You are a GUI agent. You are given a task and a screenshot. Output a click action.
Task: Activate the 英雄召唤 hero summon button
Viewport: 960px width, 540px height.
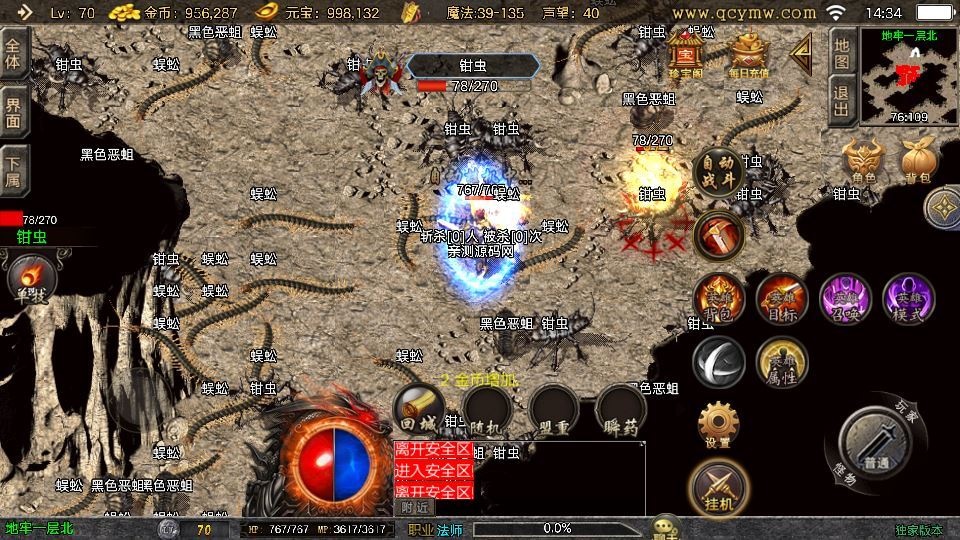(x=845, y=298)
